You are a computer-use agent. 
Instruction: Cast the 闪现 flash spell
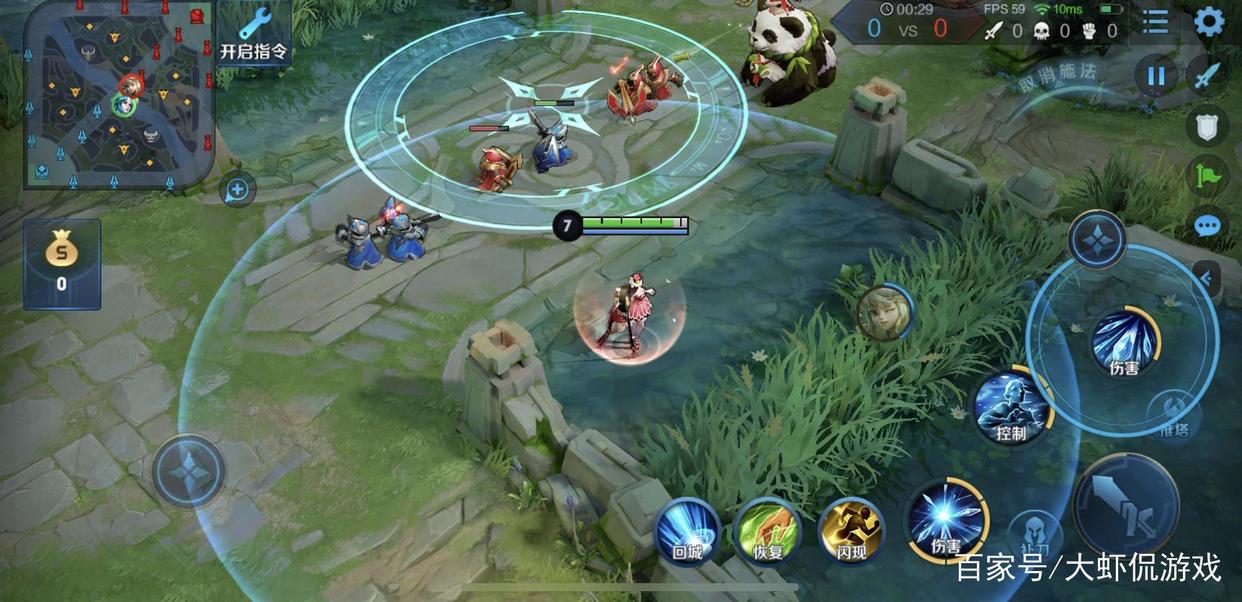click(x=851, y=531)
